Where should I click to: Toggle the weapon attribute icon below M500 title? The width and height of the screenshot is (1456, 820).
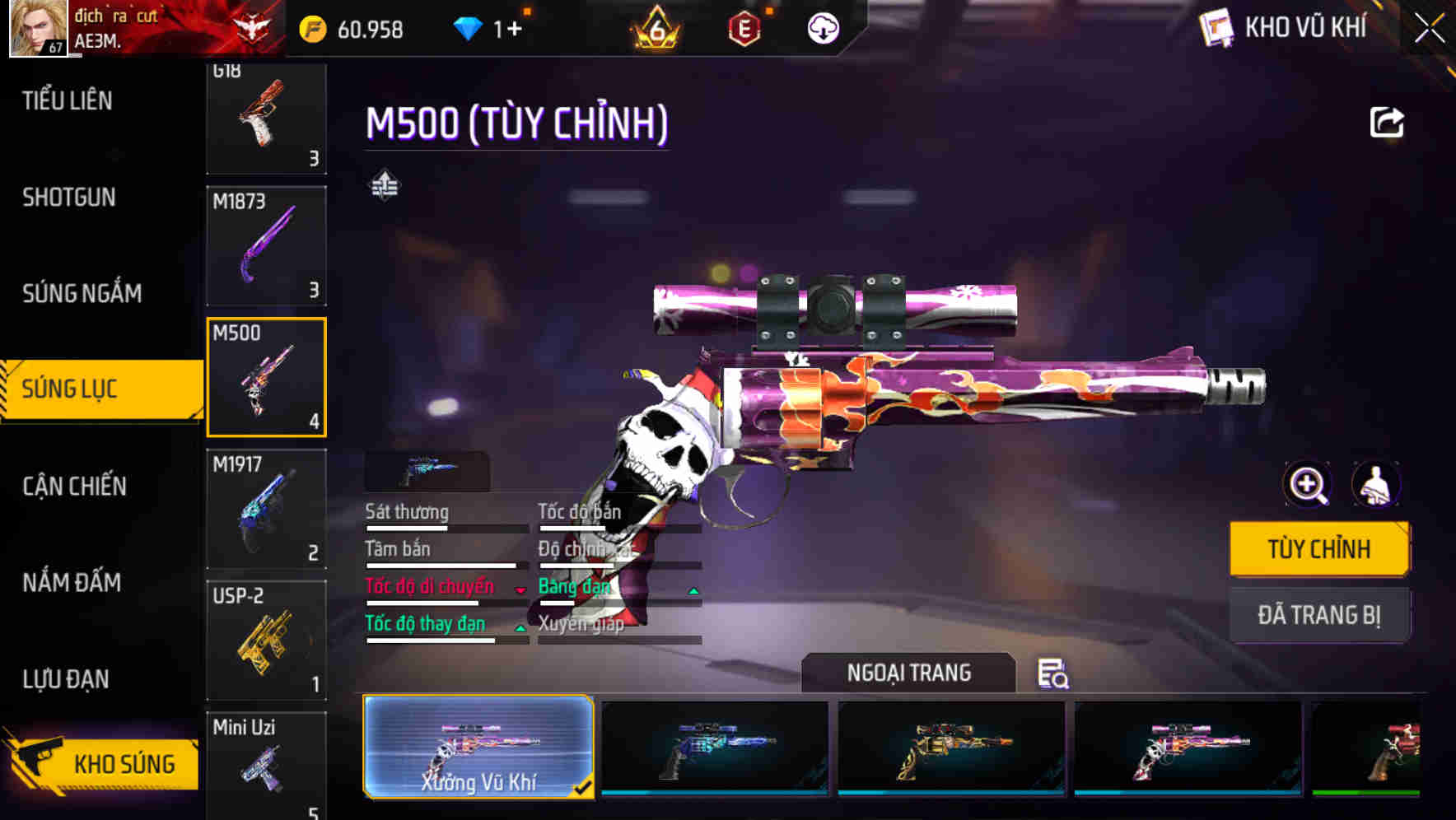tap(384, 186)
